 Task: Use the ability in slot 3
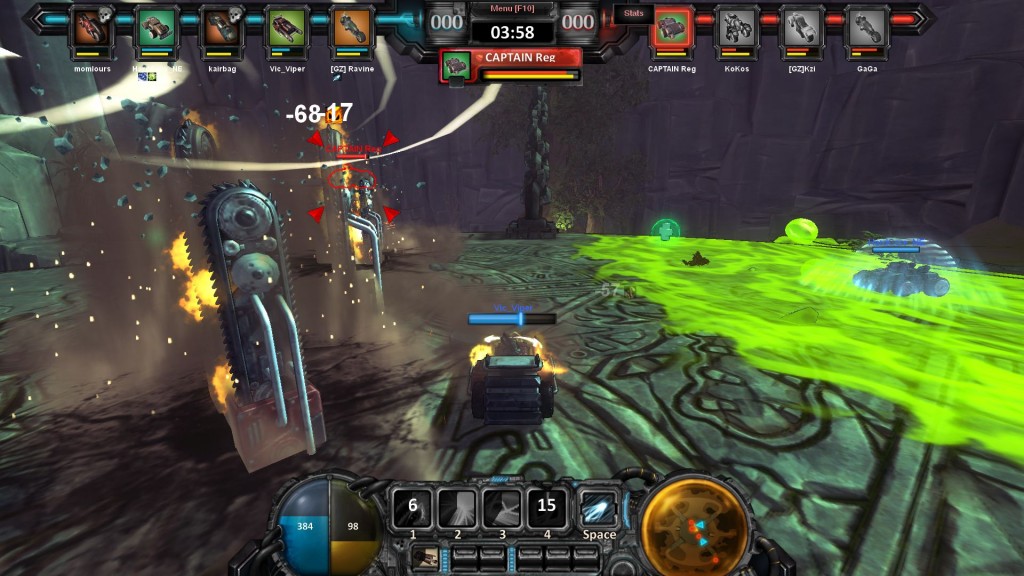[x=502, y=507]
